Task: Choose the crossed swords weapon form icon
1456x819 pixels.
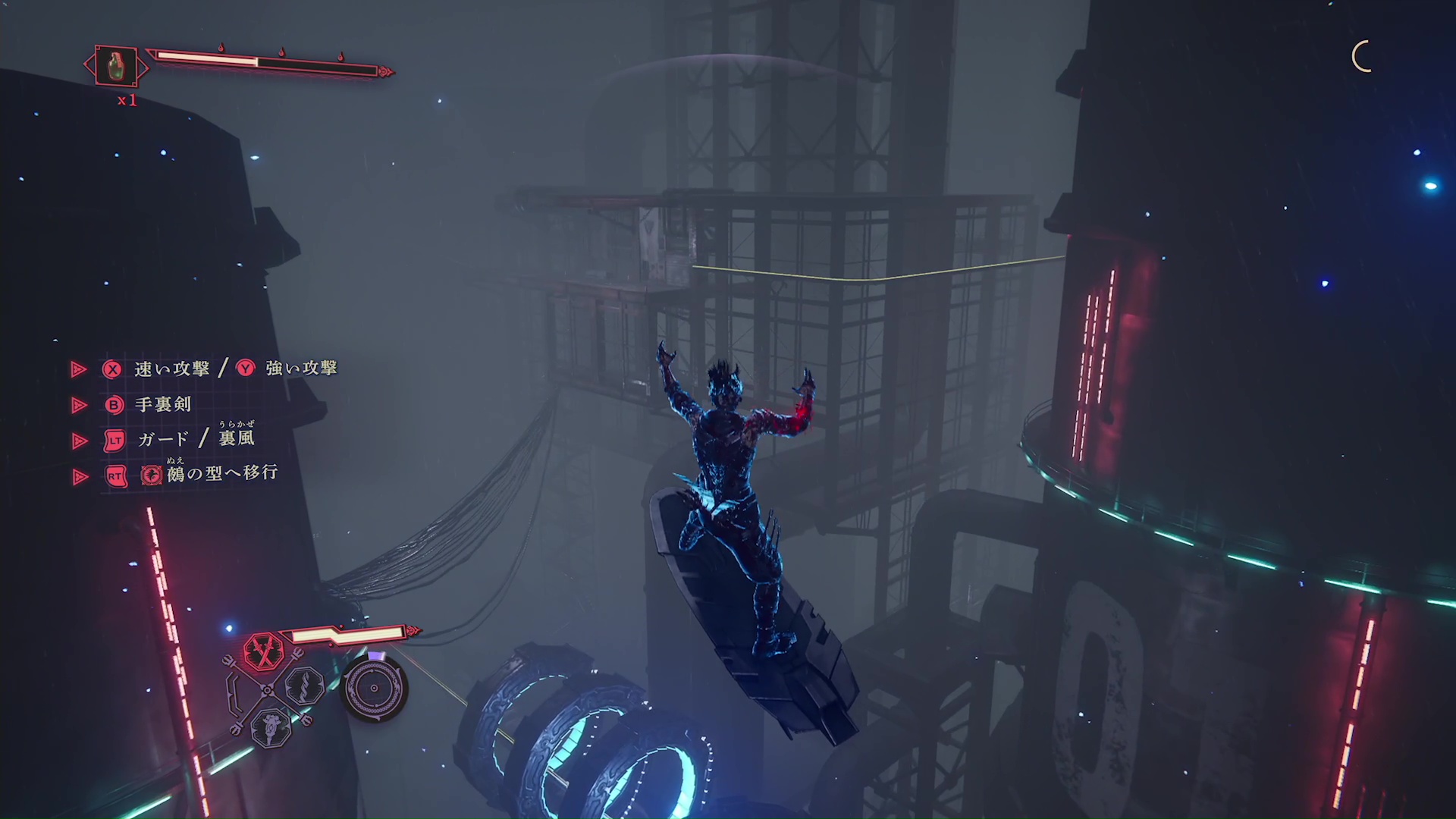Action: coord(263,651)
